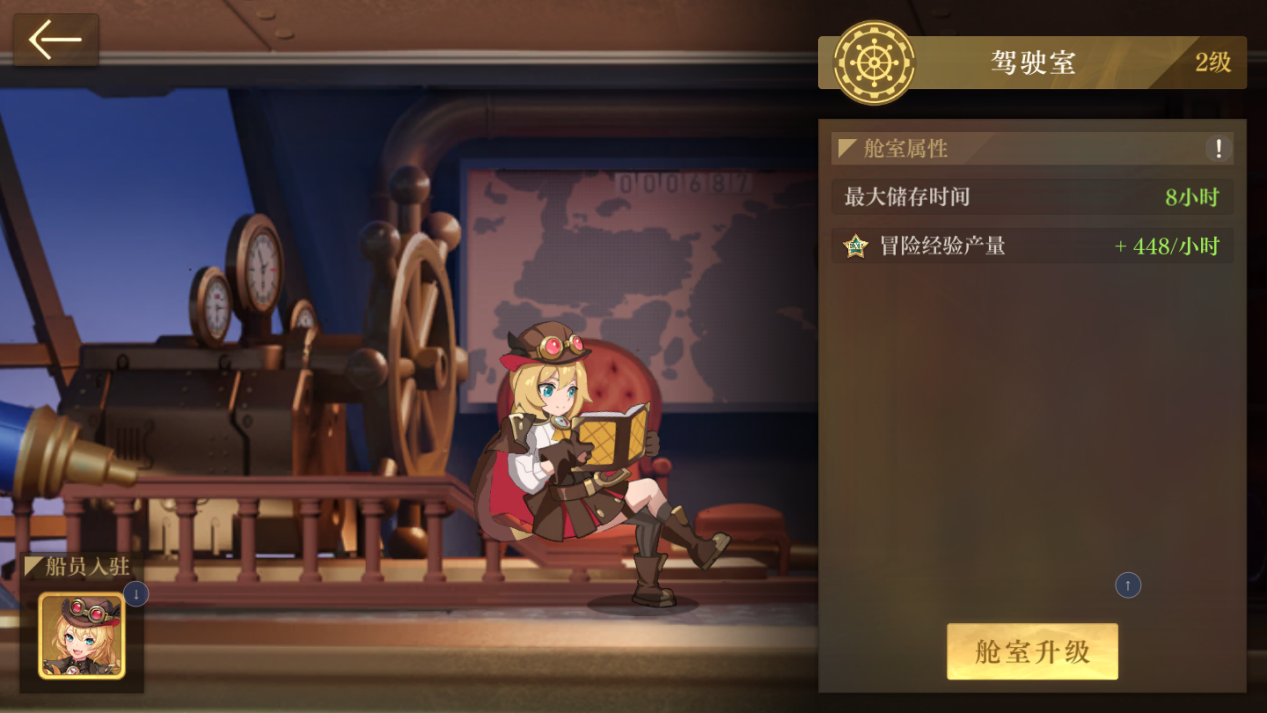Select the stationed crew member portrait
This screenshot has width=1267, height=713.
point(81,636)
